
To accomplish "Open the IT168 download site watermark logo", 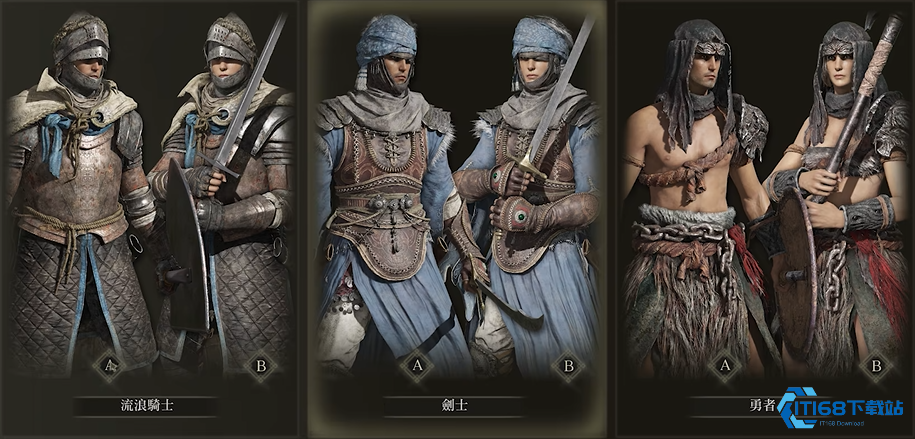I will (x=843, y=412).
